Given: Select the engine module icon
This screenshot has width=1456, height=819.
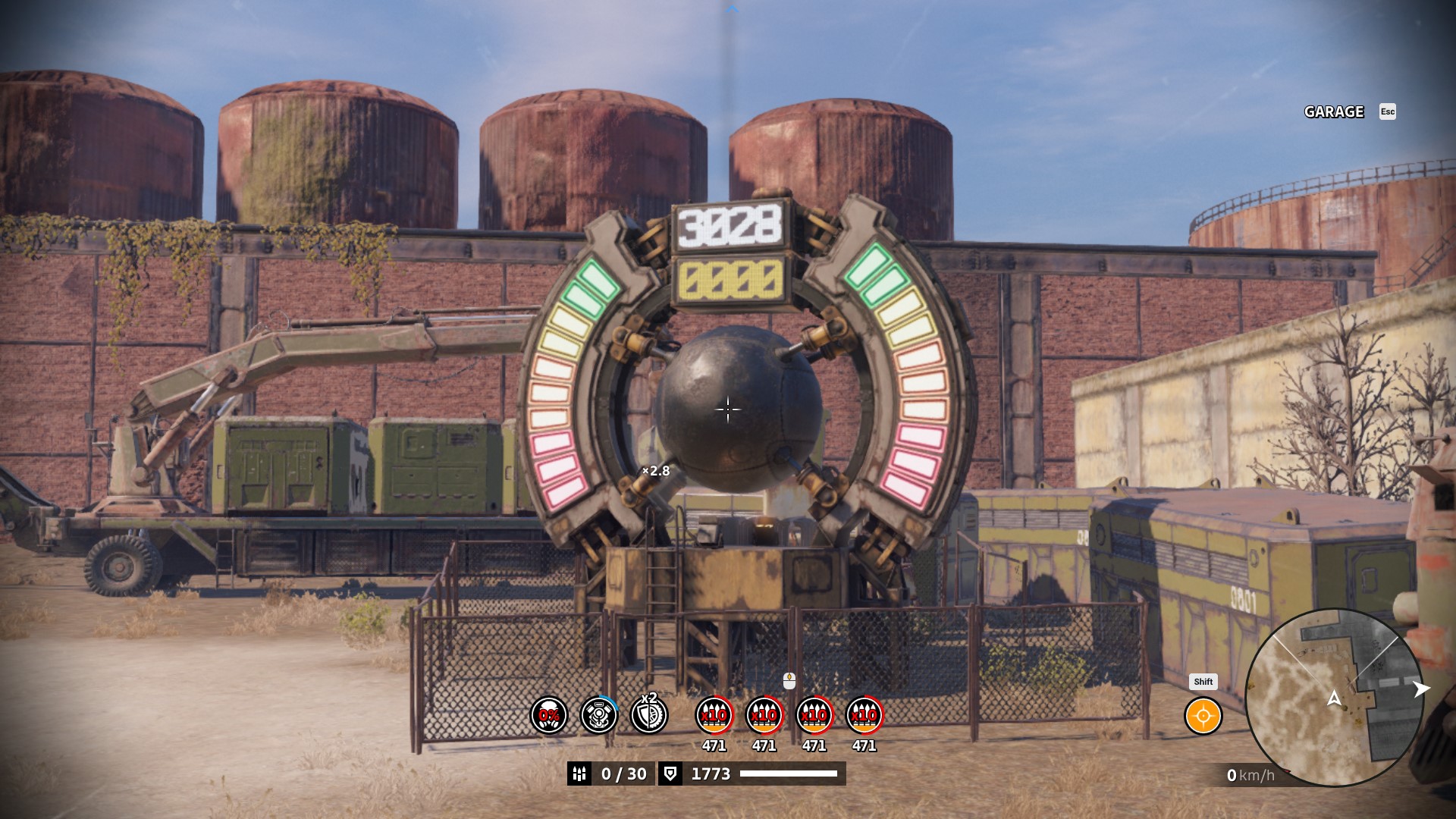Looking at the screenshot, I should 598,715.
